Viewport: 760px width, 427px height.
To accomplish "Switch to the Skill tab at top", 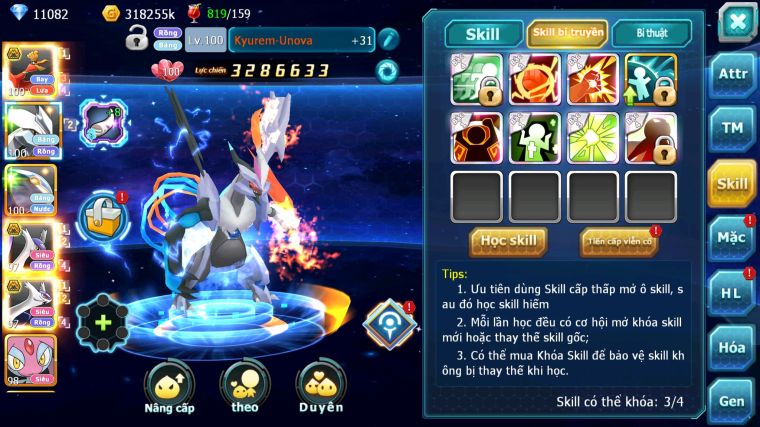I will click(483, 34).
